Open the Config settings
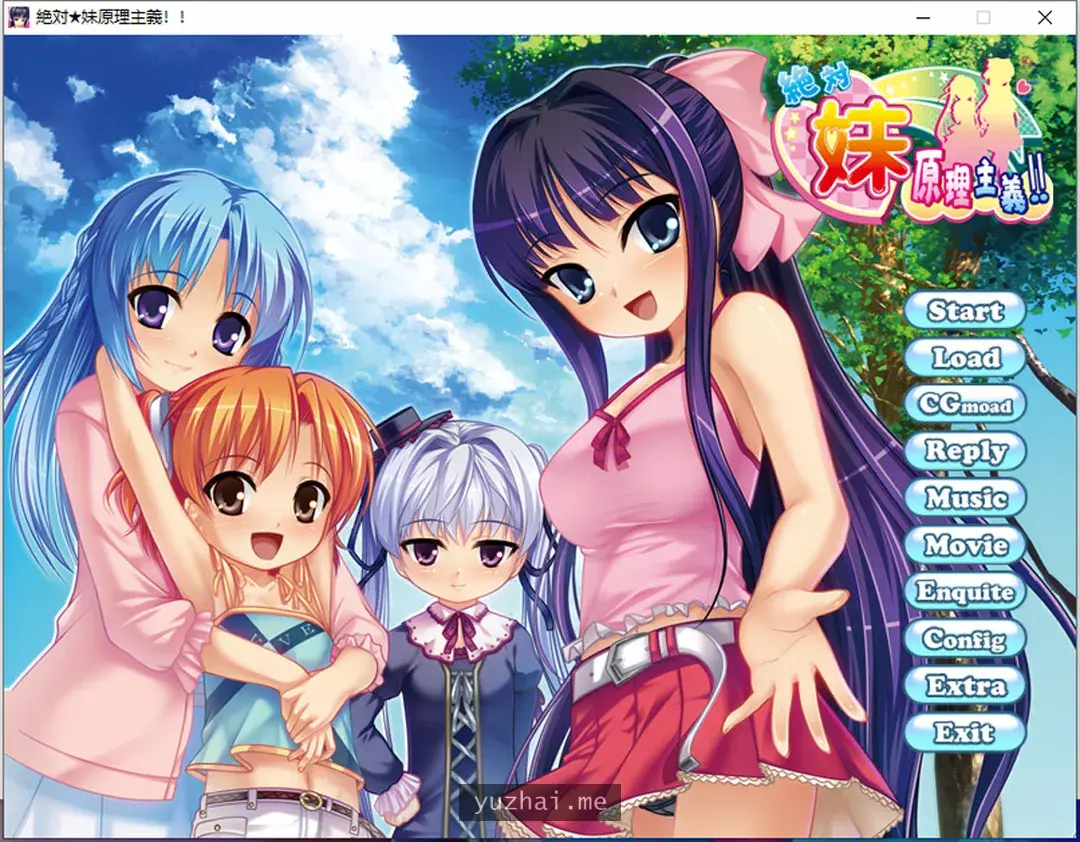The width and height of the screenshot is (1080, 842). pos(965,639)
